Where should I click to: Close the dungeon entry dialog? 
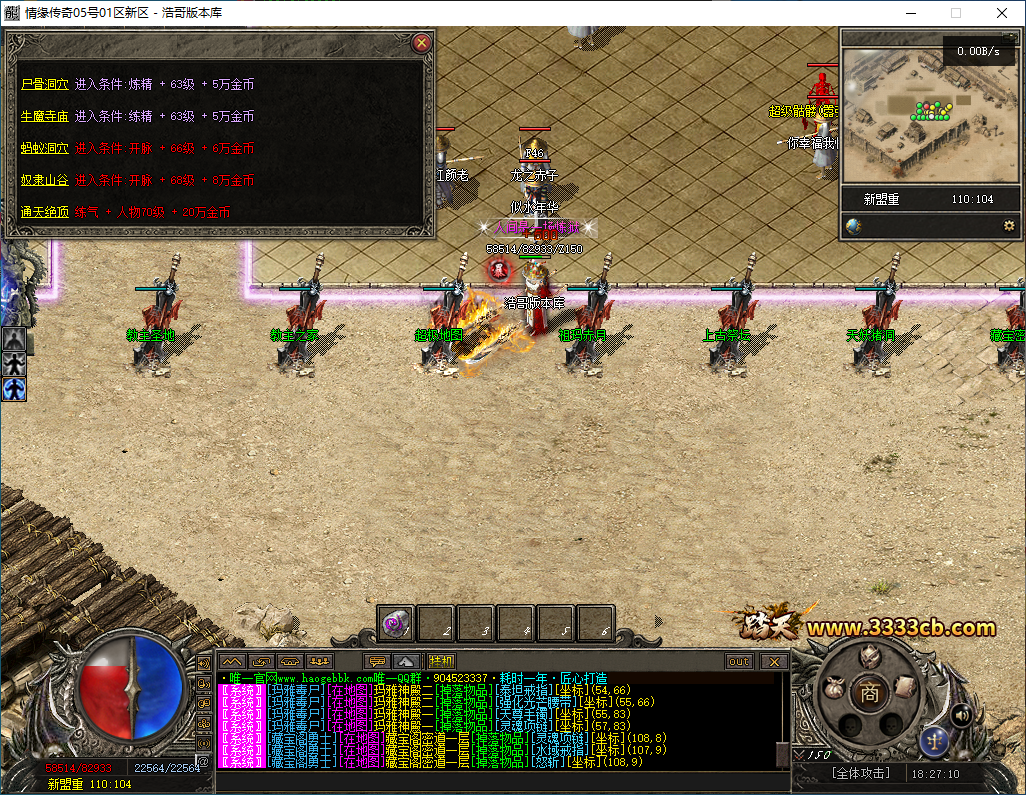point(422,43)
